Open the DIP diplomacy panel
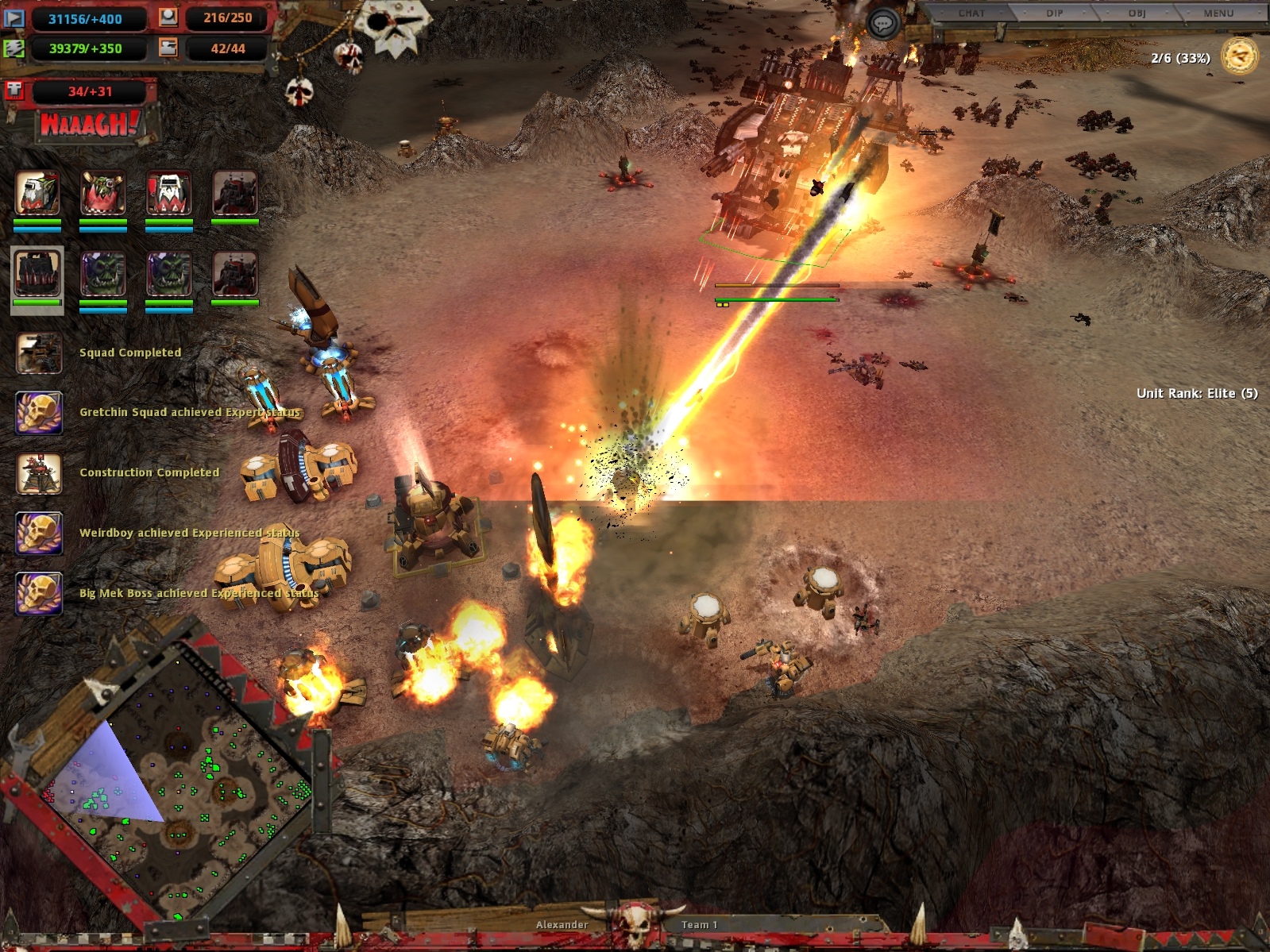Screen dimensions: 1270x952 (x=1054, y=13)
